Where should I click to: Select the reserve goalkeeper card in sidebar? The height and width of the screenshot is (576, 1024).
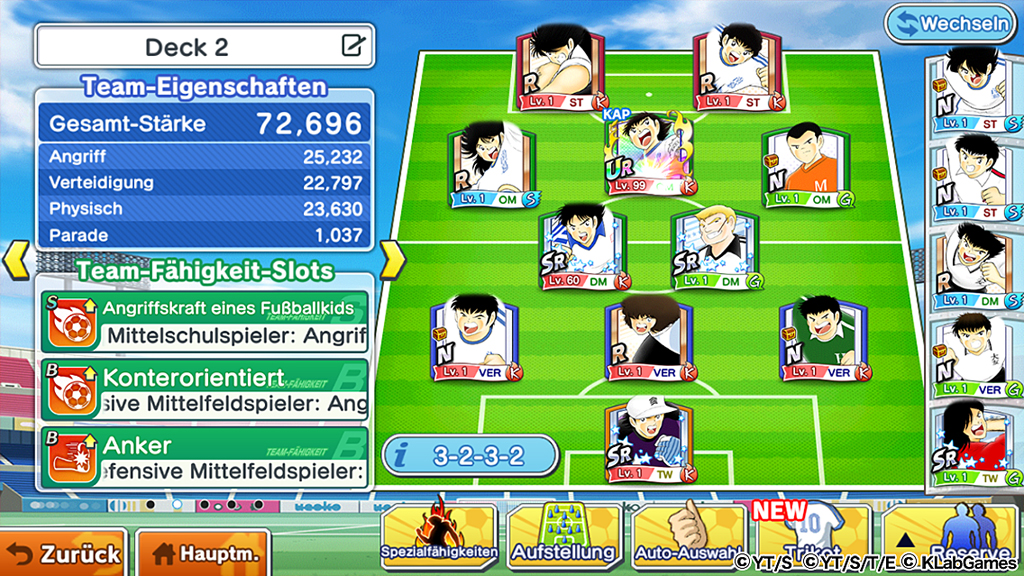point(968,446)
